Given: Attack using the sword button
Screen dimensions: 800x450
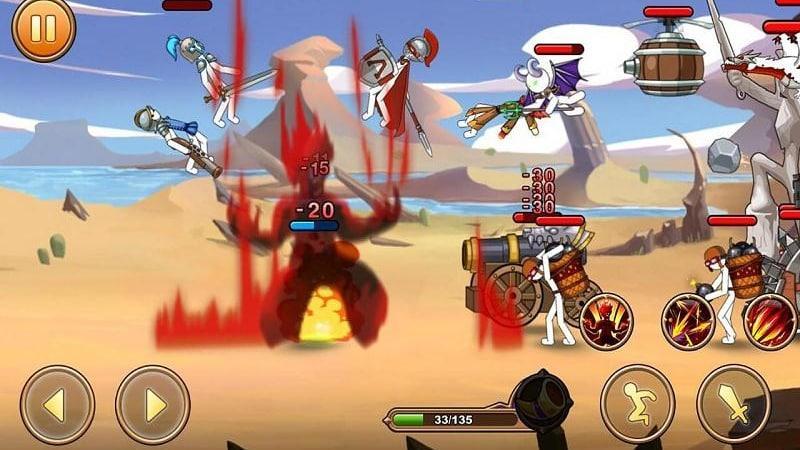Looking at the screenshot, I should [733, 403].
